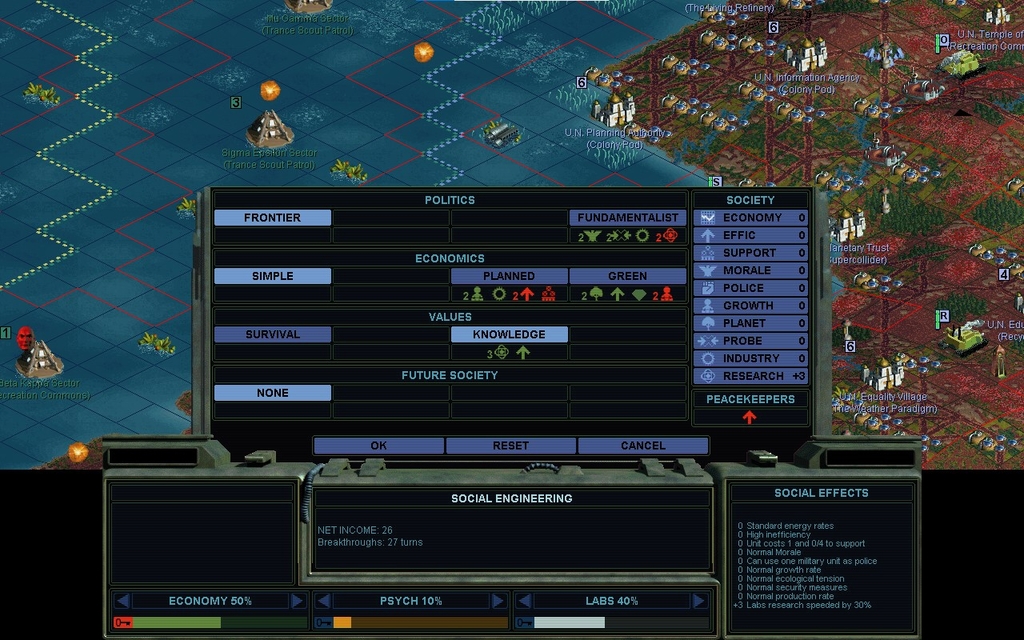Select Survival values

click(272, 335)
